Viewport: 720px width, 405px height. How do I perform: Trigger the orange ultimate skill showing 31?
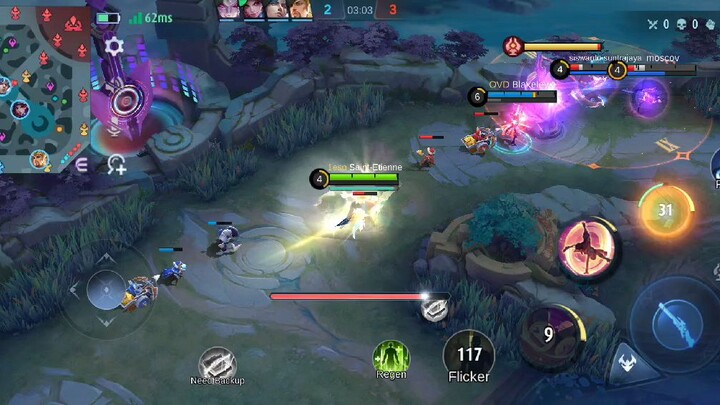point(665,210)
